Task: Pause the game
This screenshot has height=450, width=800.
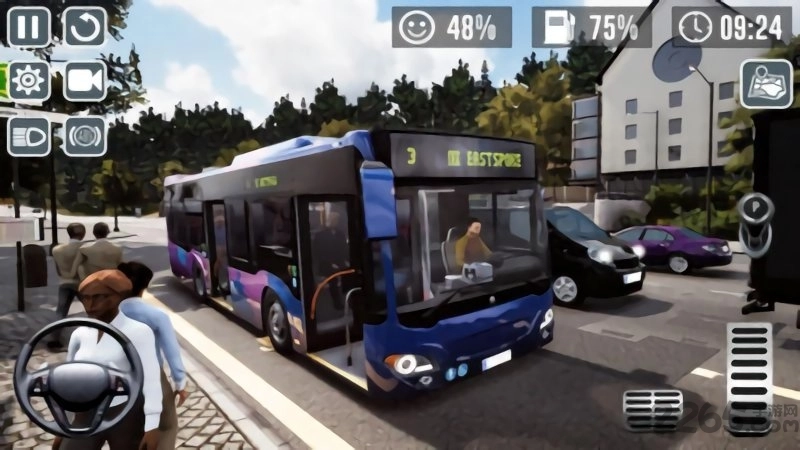Action: click(x=29, y=27)
